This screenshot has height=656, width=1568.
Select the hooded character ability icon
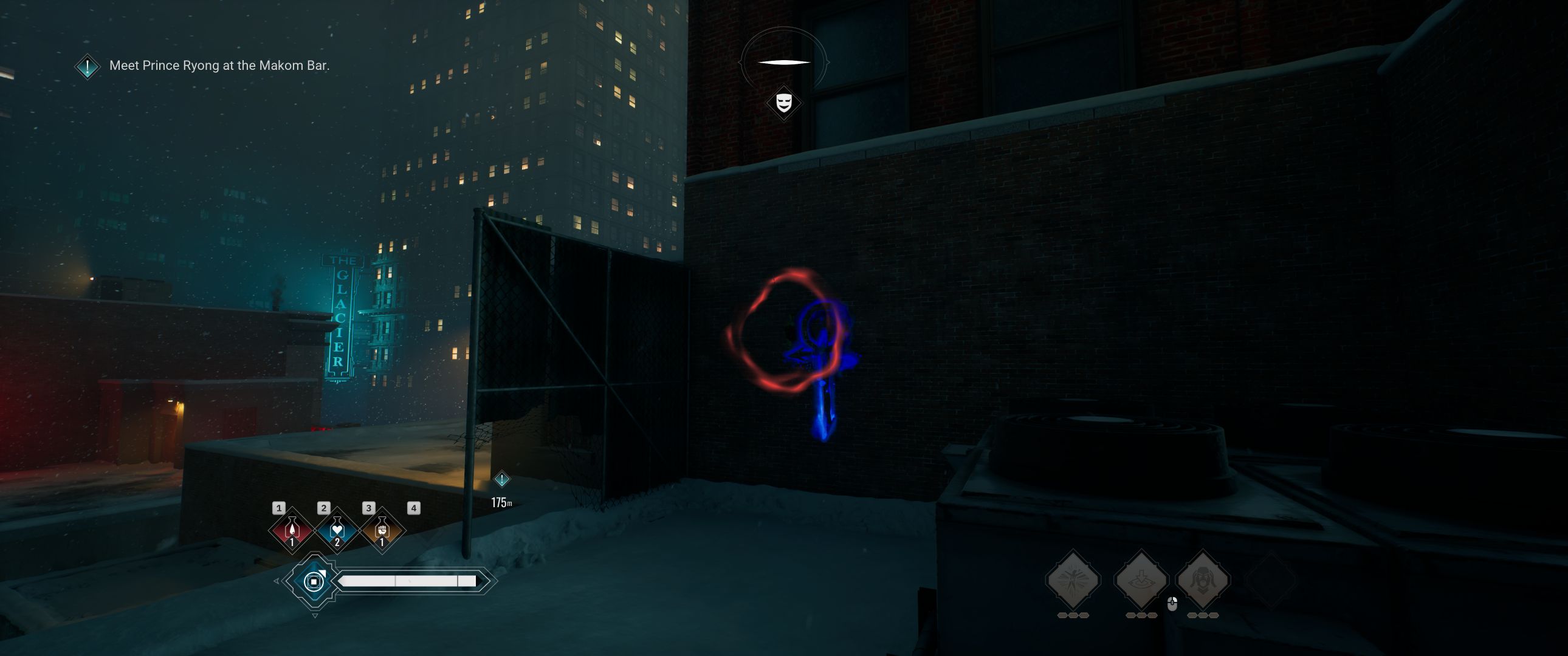point(1204,581)
